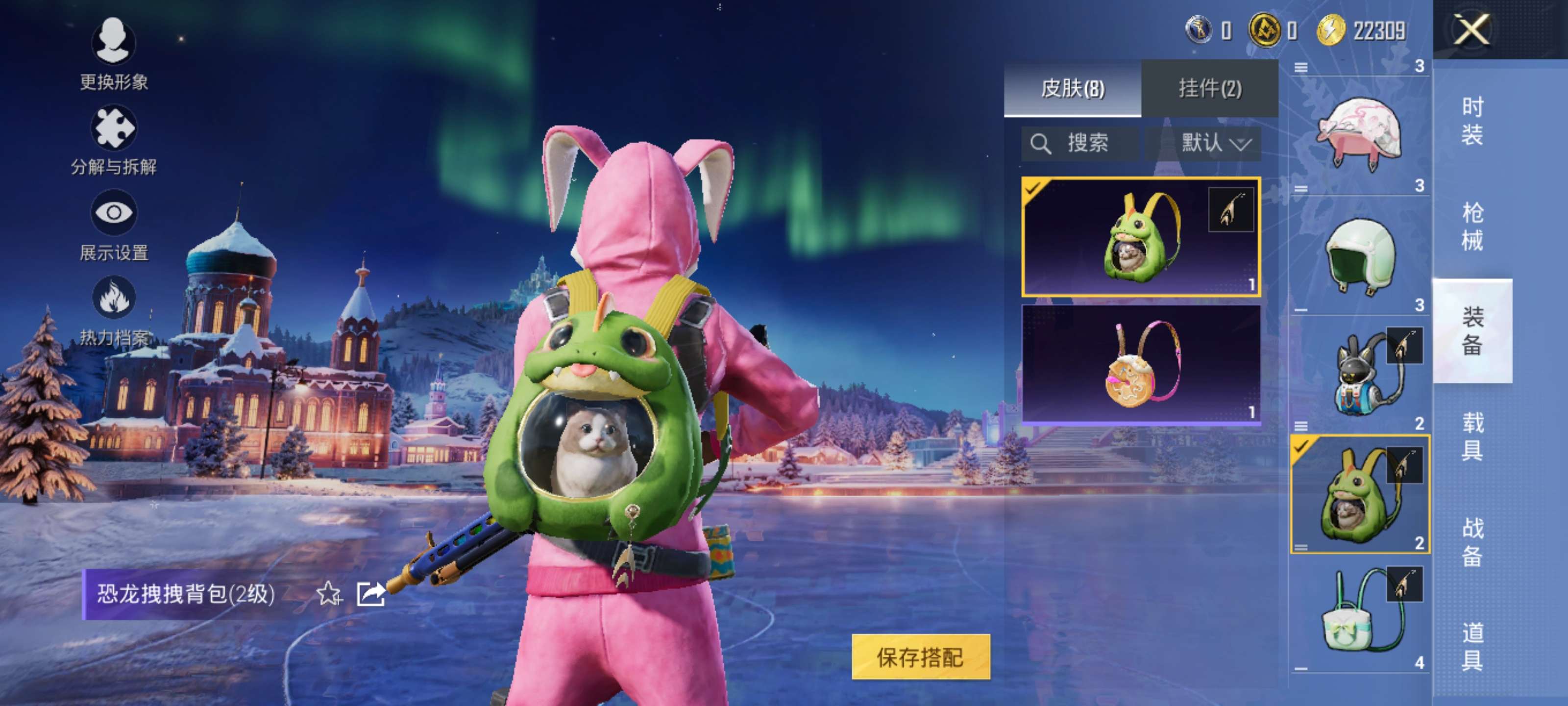
Task: Switch to the 皮肤(8) skins tab
Action: 1072,88
